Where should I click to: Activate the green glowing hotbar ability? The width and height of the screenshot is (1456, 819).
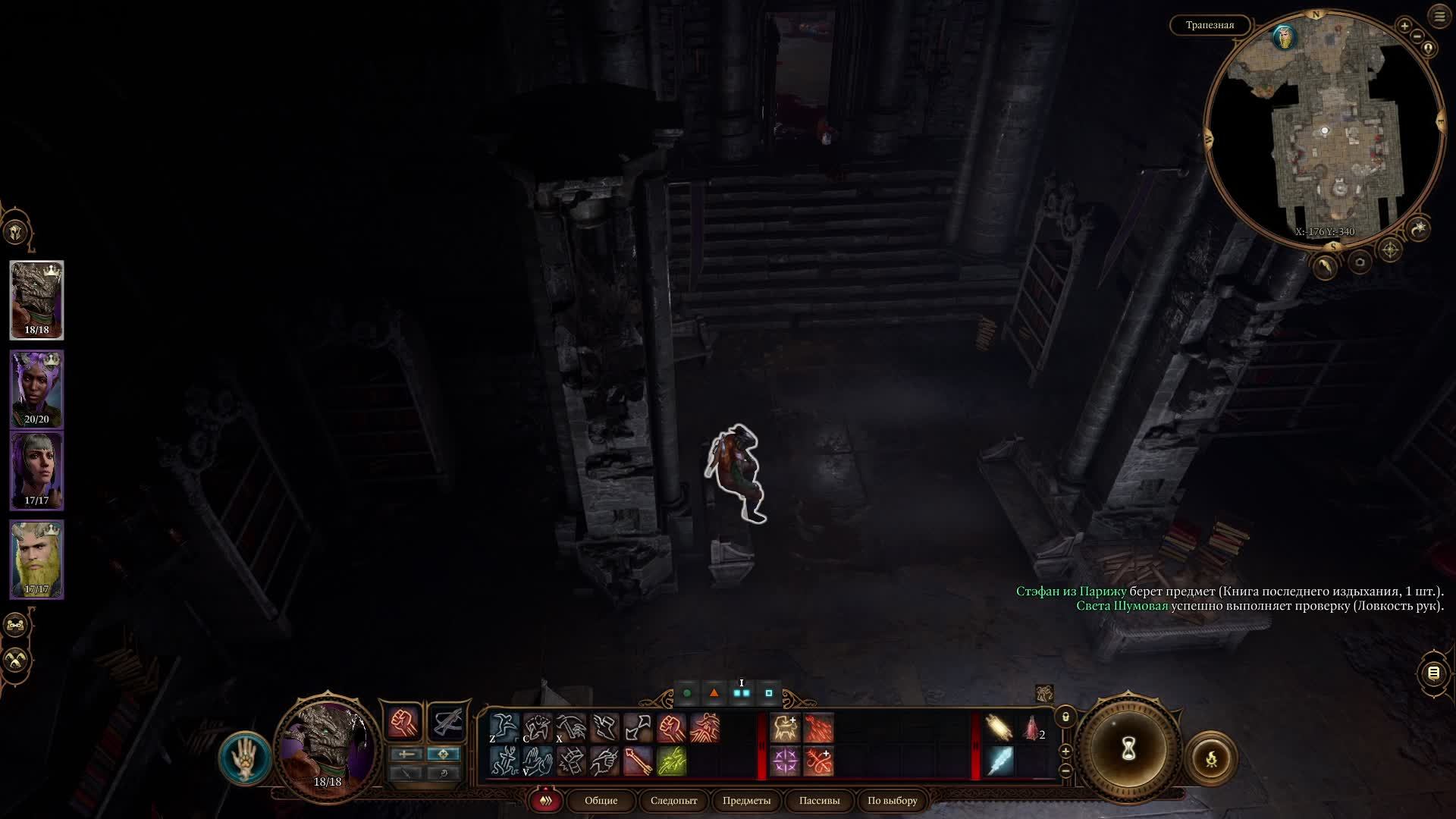(x=671, y=761)
